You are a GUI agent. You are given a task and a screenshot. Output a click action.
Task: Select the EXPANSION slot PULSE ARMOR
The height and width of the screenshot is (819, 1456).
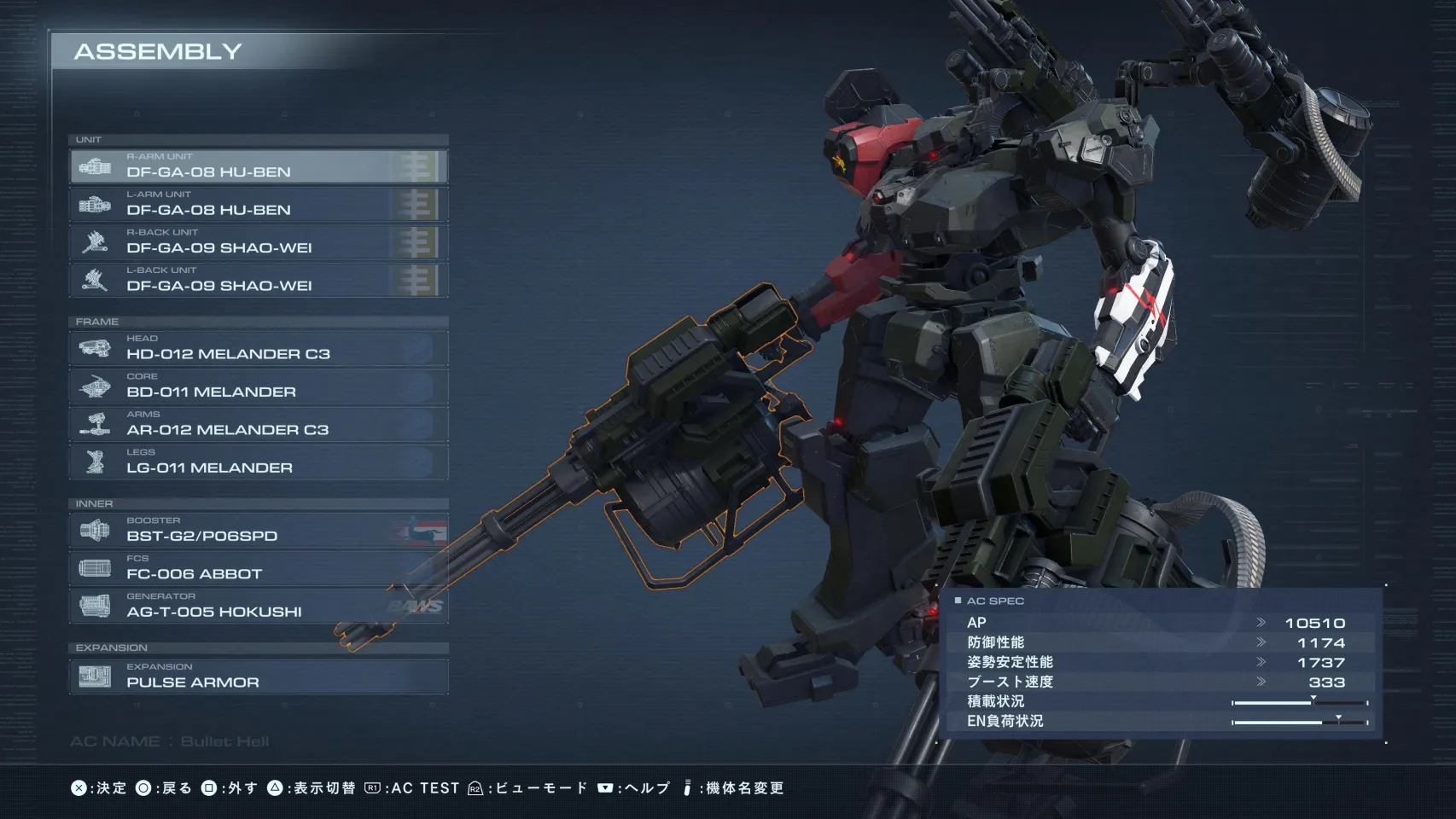(259, 677)
